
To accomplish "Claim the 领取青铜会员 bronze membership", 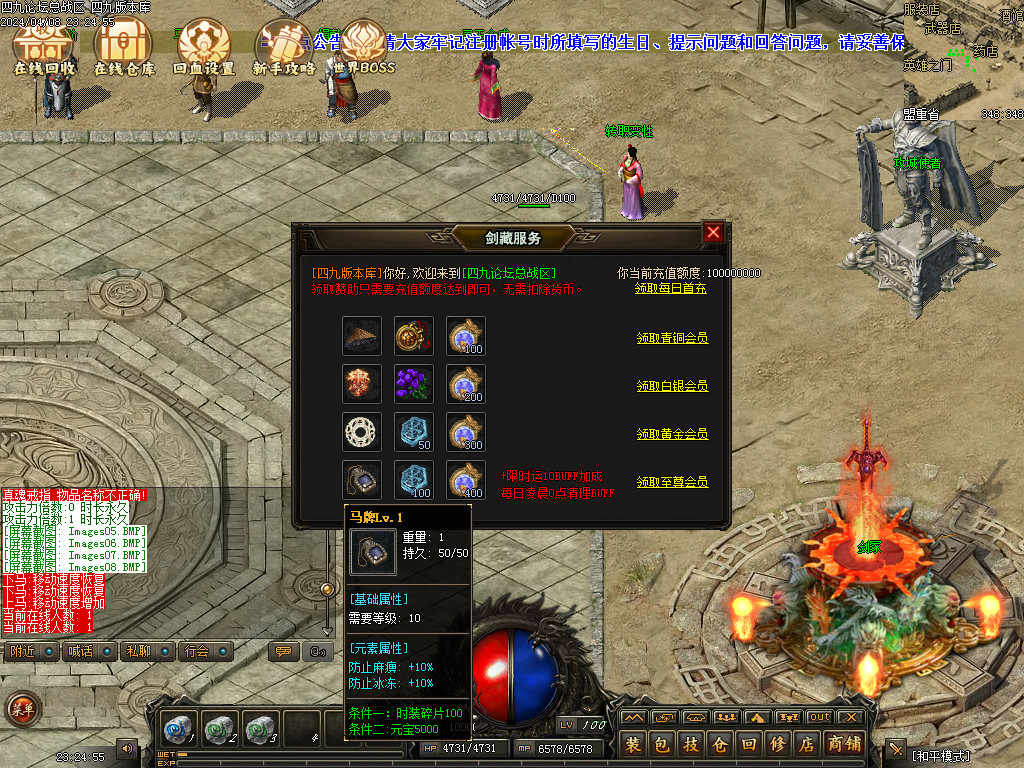I will coord(672,338).
